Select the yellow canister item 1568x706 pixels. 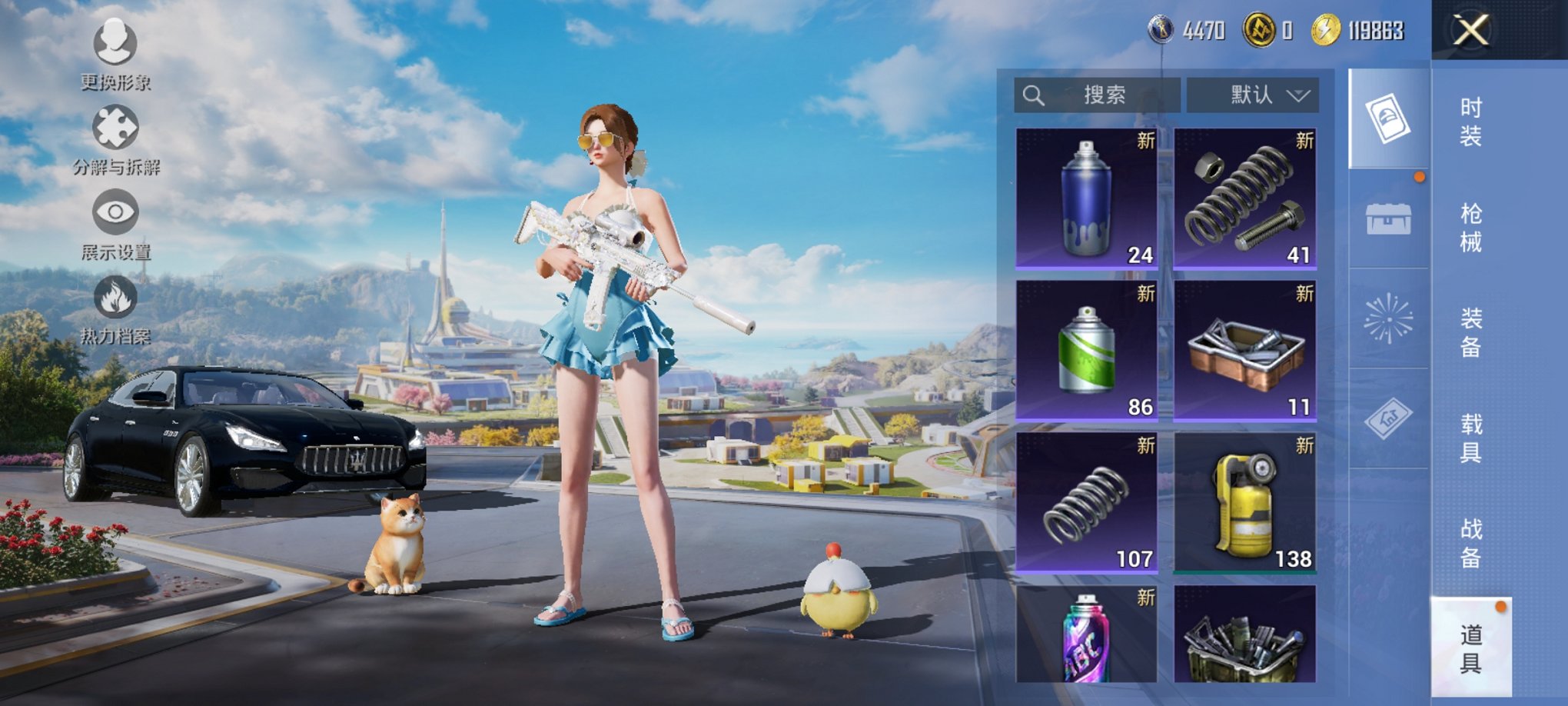click(x=1245, y=502)
